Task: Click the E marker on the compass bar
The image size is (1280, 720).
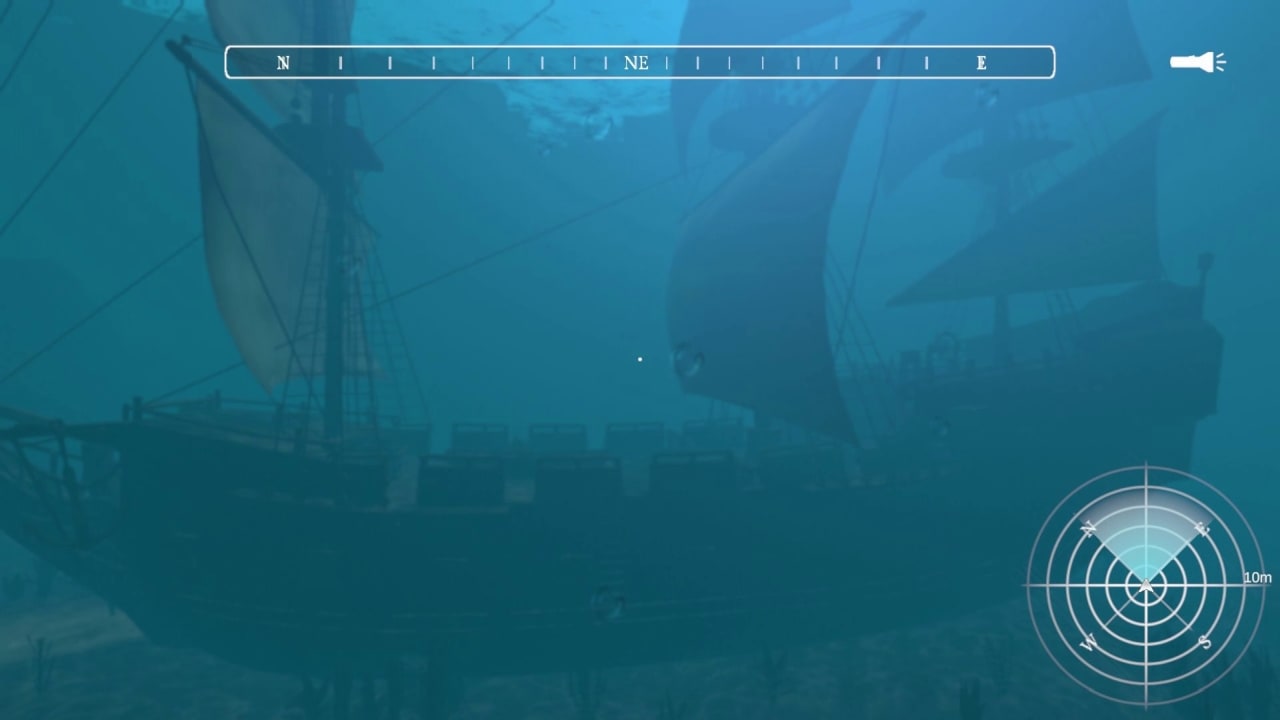Action: point(980,62)
